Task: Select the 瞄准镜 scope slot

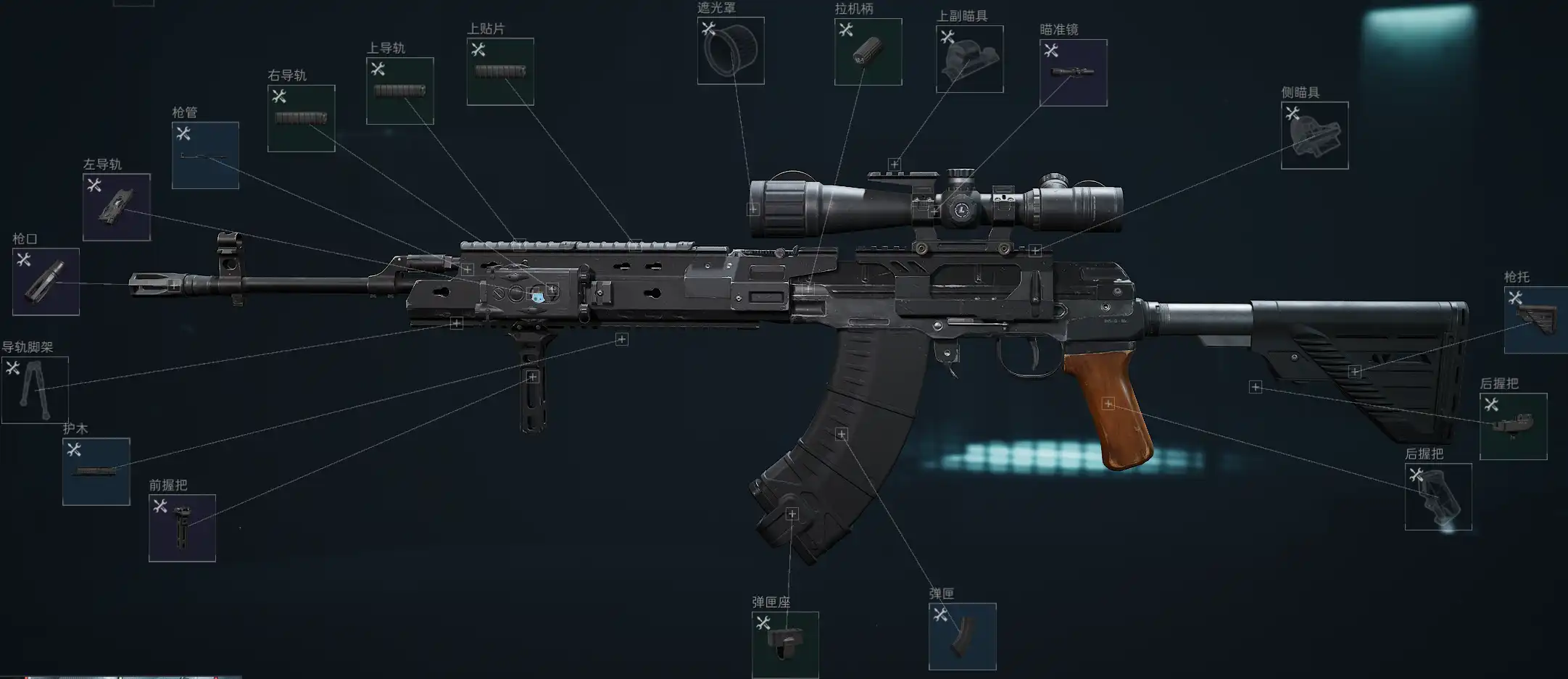Action: [x=1073, y=72]
